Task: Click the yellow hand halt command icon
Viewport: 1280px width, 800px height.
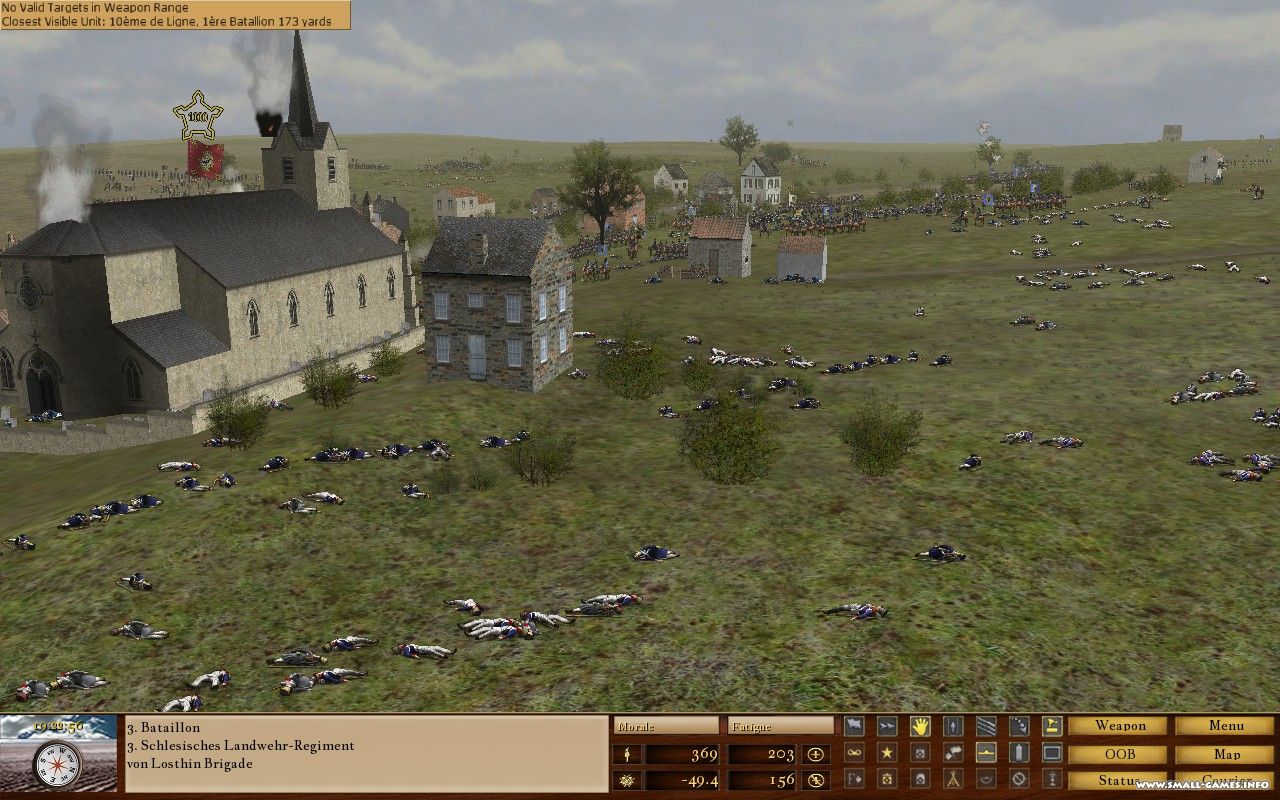Action: point(920,726)
